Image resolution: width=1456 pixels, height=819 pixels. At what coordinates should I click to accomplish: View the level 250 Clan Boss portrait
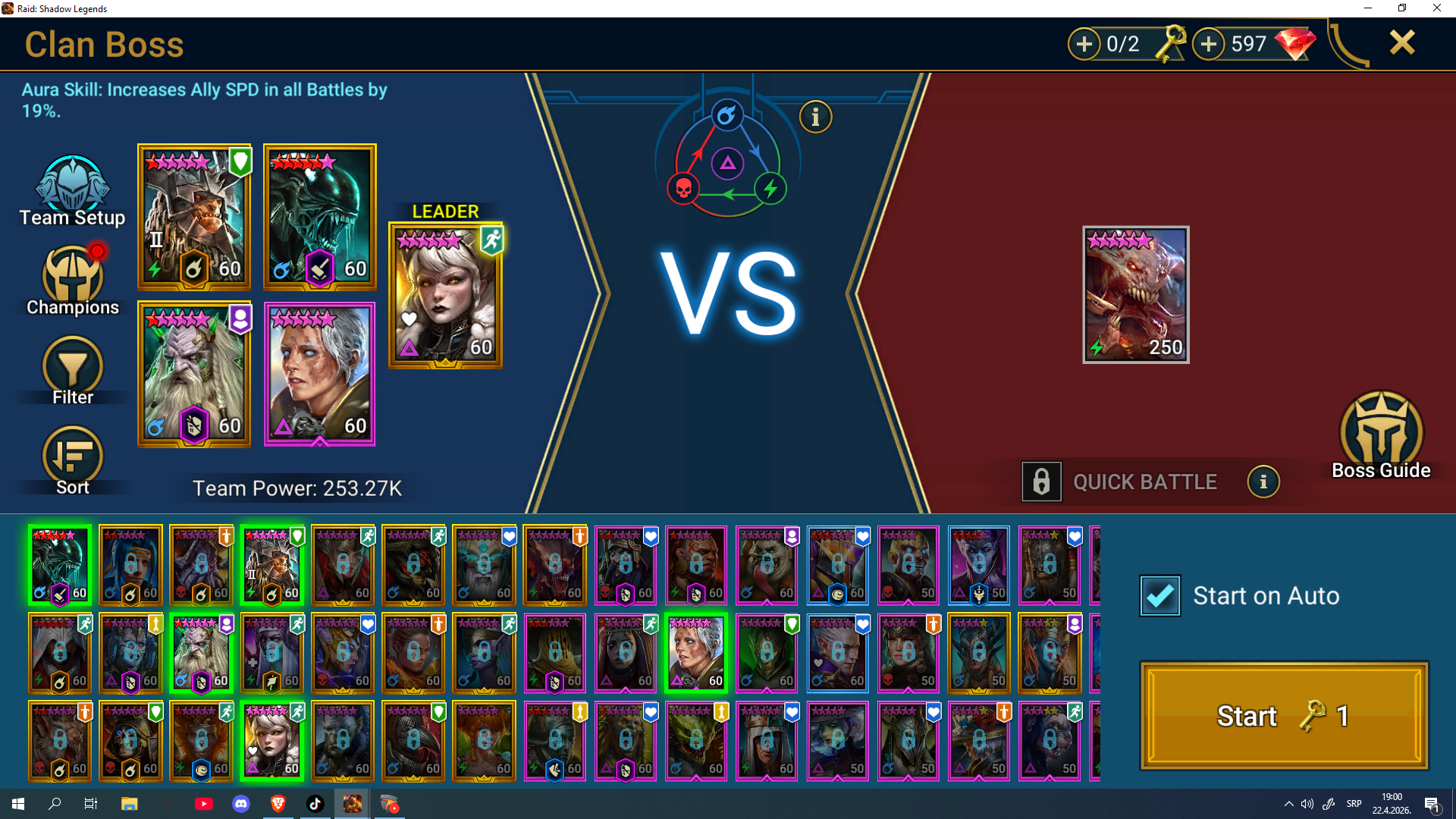pos(1135,295)
